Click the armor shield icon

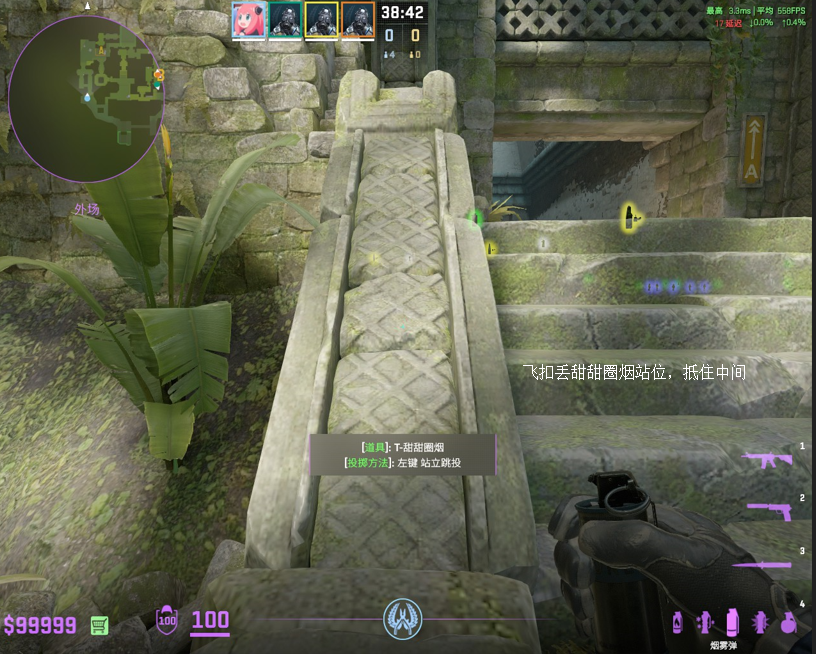(167, 622)
